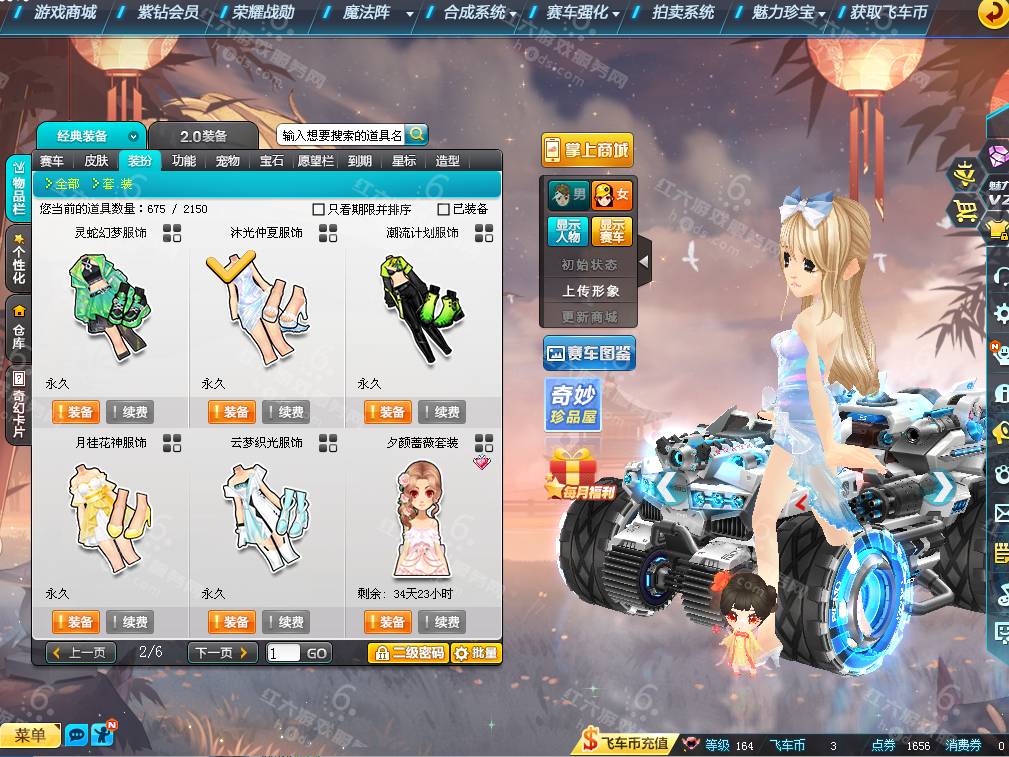Open the 掌上商城 mobile shop

coord(587,150)
